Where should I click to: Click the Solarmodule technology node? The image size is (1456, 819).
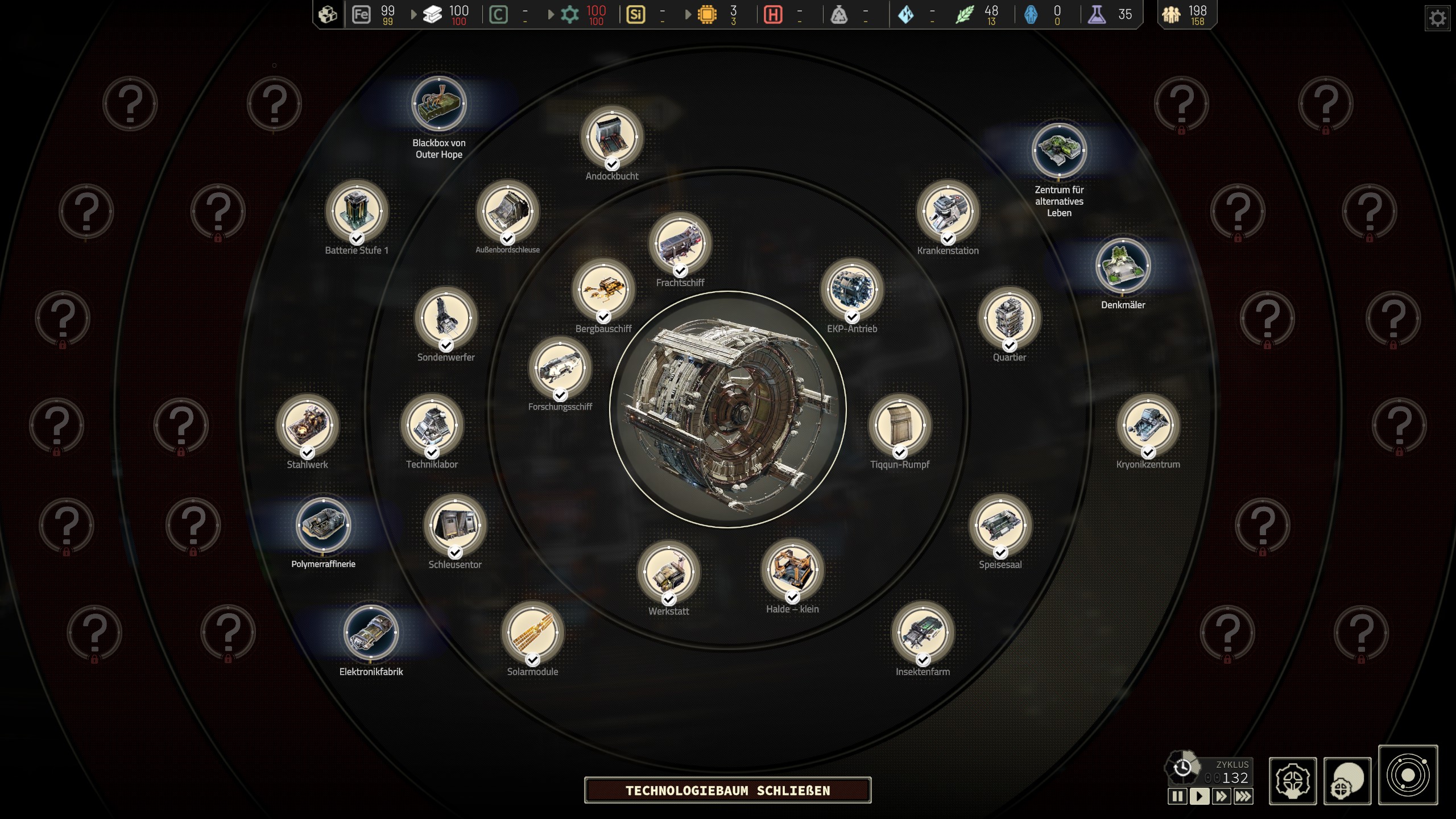click(x=532, y=632)
